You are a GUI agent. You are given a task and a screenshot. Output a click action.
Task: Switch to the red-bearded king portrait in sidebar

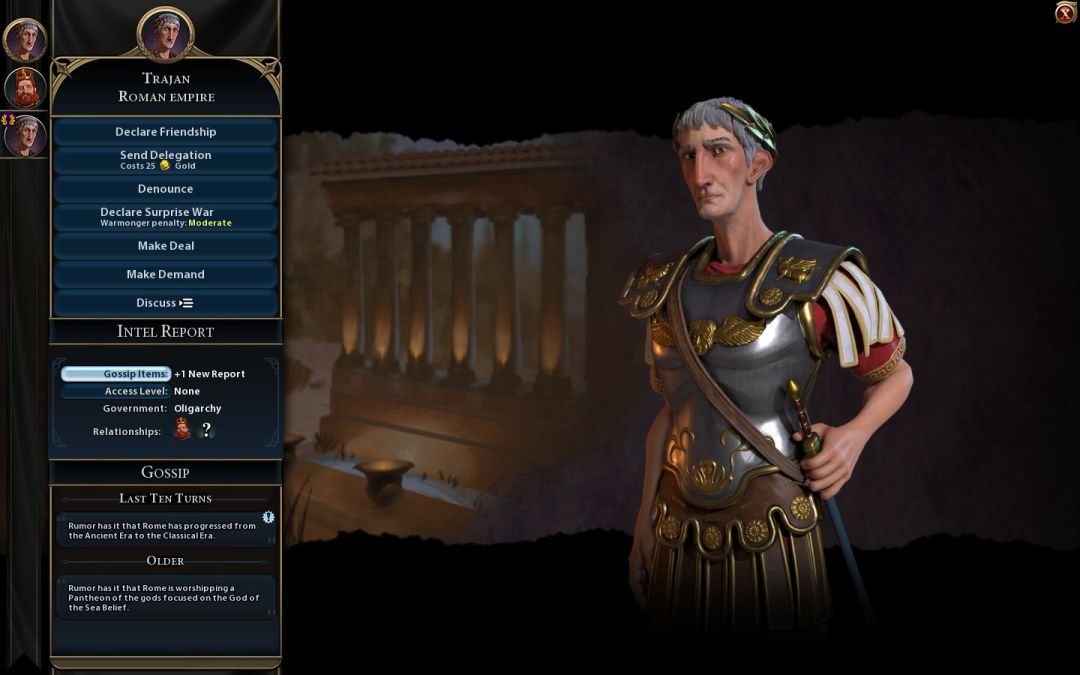tap(25, 88)
